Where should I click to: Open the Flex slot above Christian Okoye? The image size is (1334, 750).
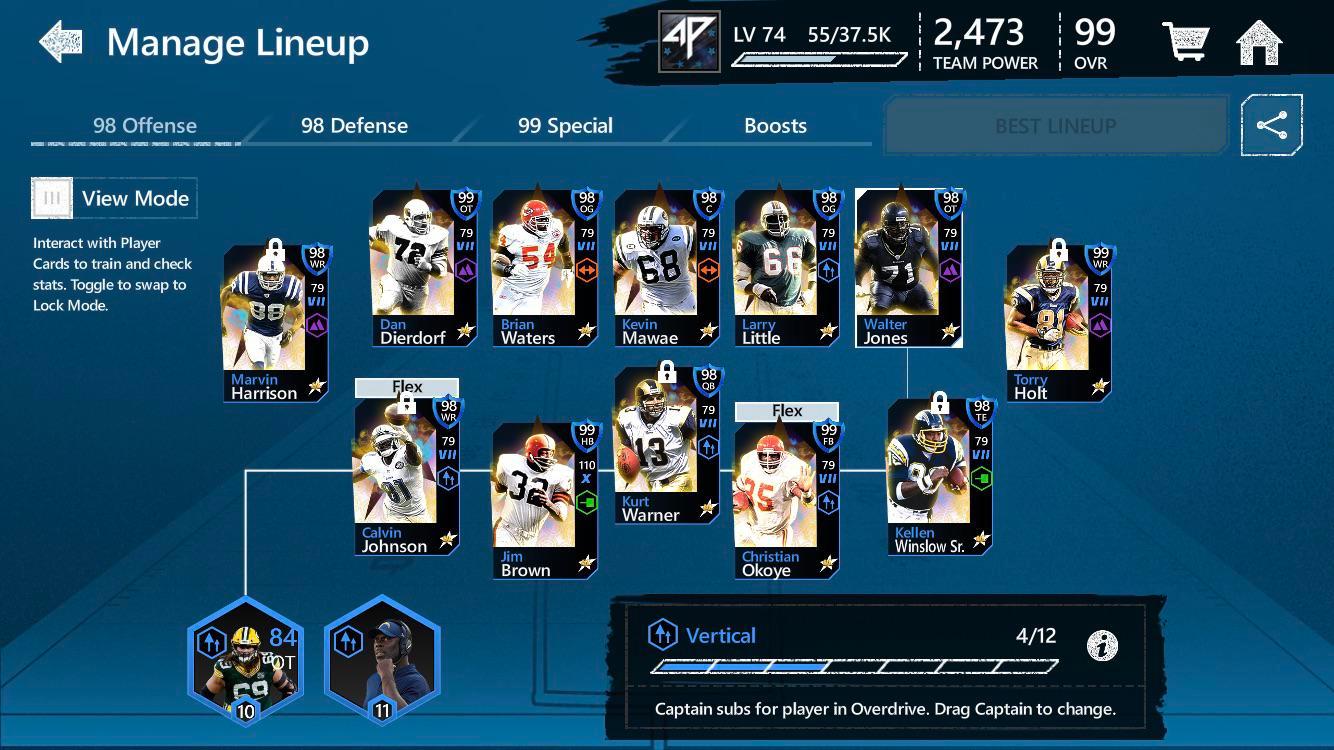tap(787, 410)
